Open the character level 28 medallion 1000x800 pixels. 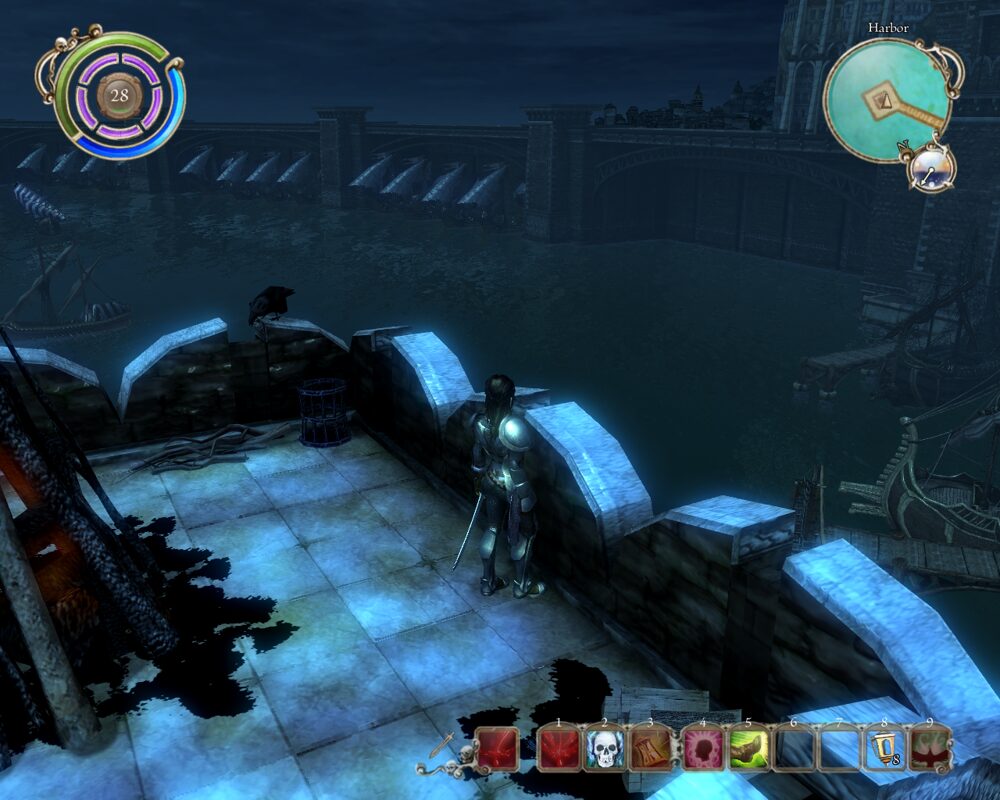[x=120, y=96]
